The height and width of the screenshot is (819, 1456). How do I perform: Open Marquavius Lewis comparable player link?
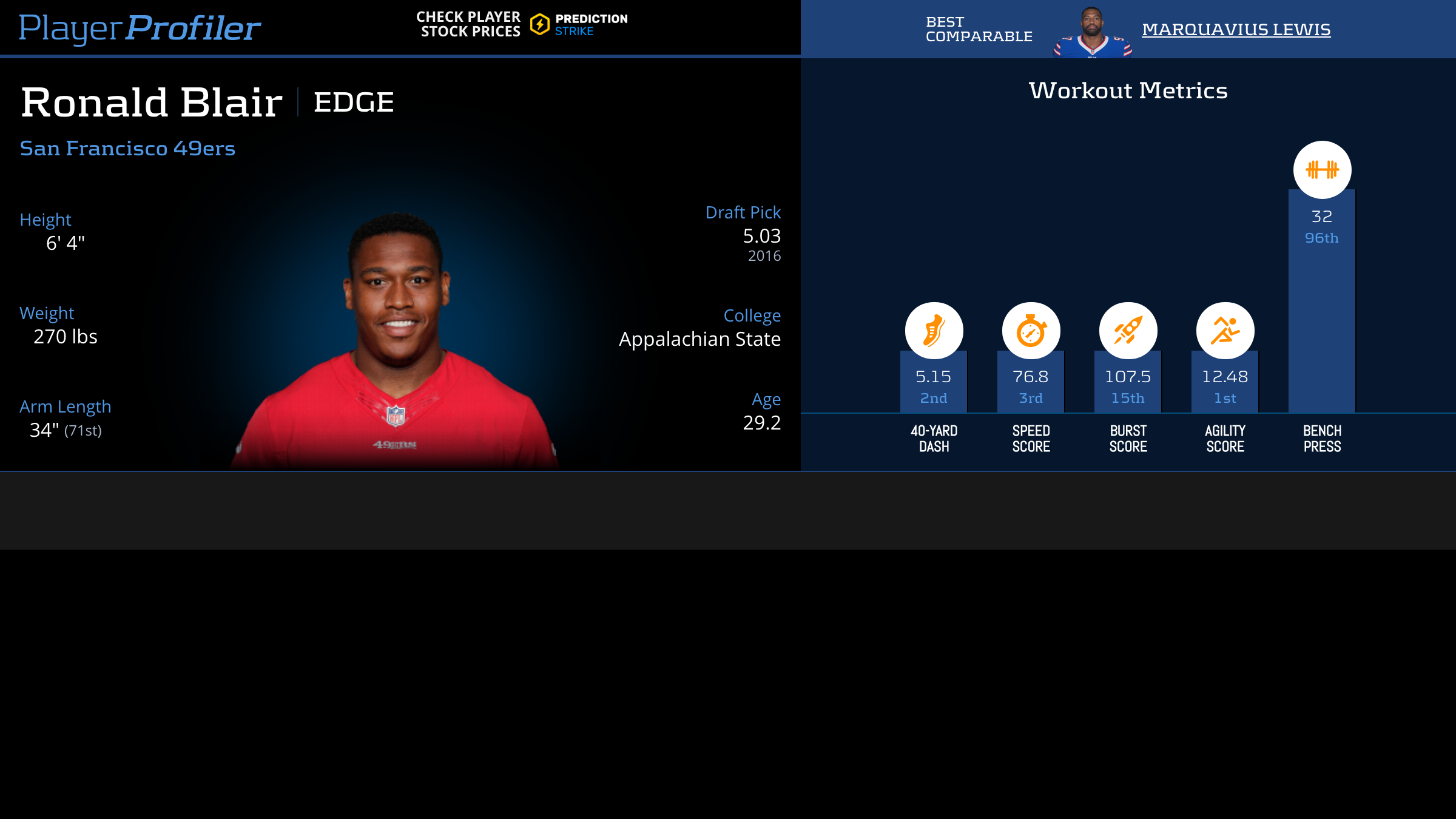pyautogui.click(x=1236, y=29)
